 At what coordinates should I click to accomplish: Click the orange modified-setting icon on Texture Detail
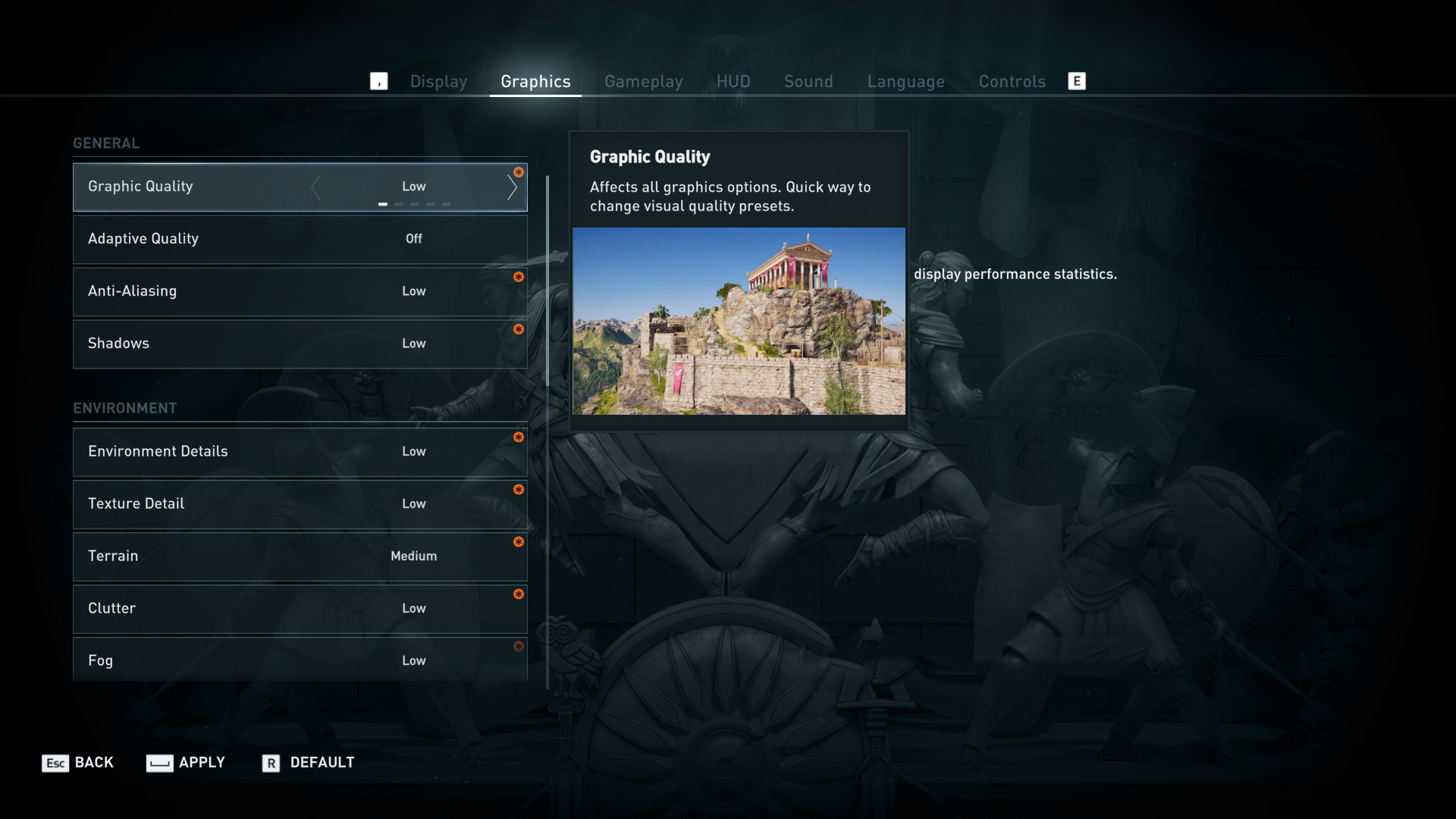coord(519,489)
